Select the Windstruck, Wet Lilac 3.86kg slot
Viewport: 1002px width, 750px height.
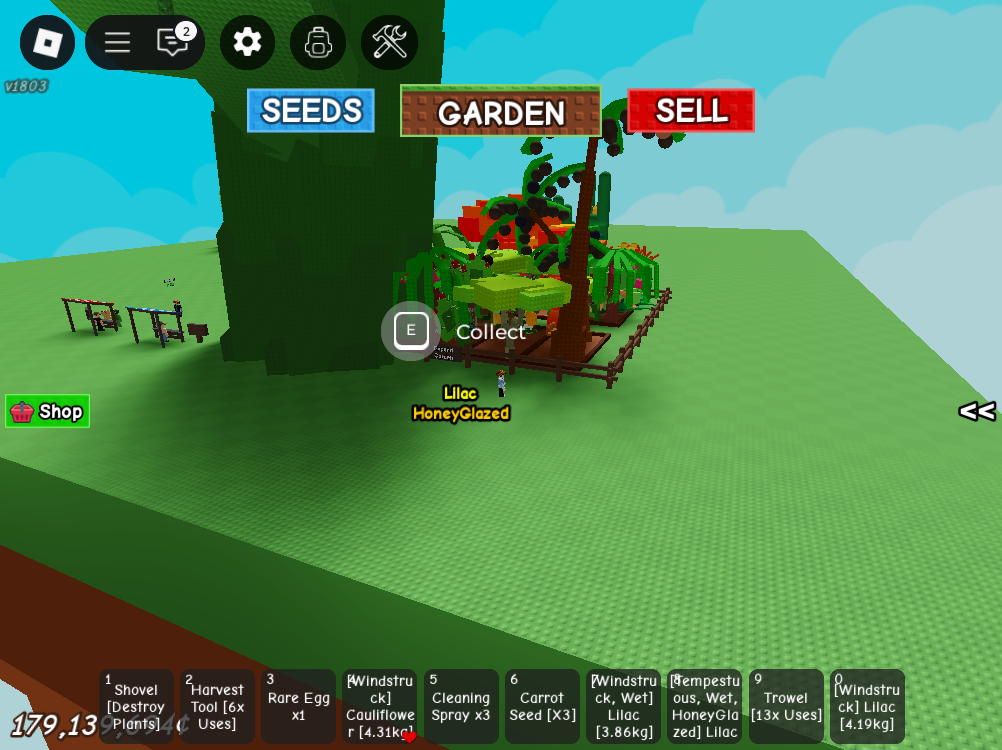(x=623, y=707)
